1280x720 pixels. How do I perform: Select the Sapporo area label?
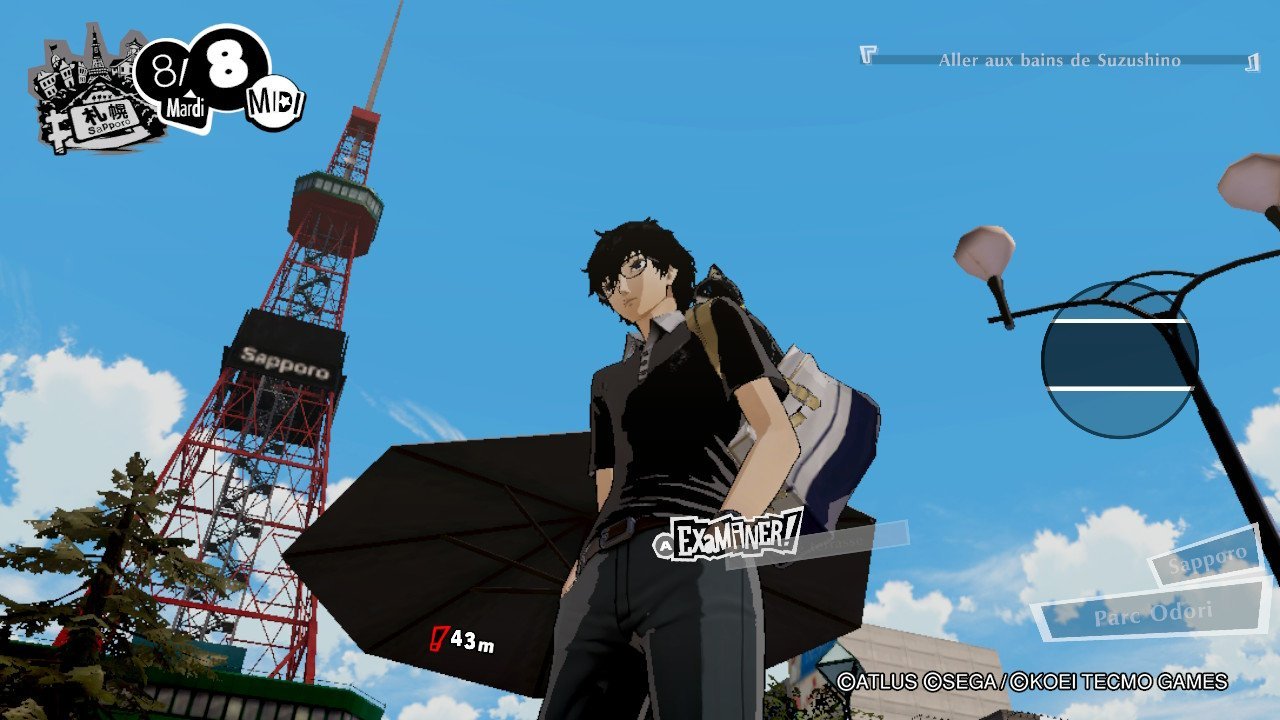(x=1205, y=560)
